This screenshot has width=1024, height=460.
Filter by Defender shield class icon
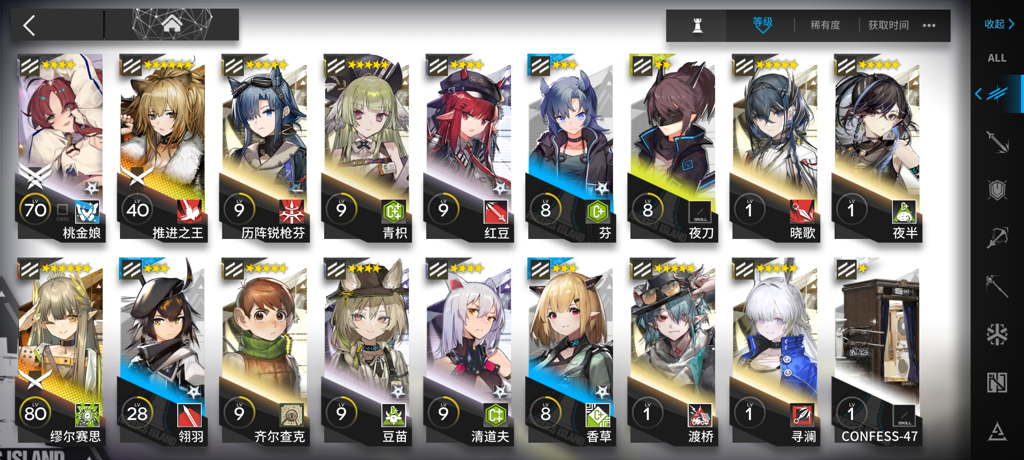coord(997,189)
